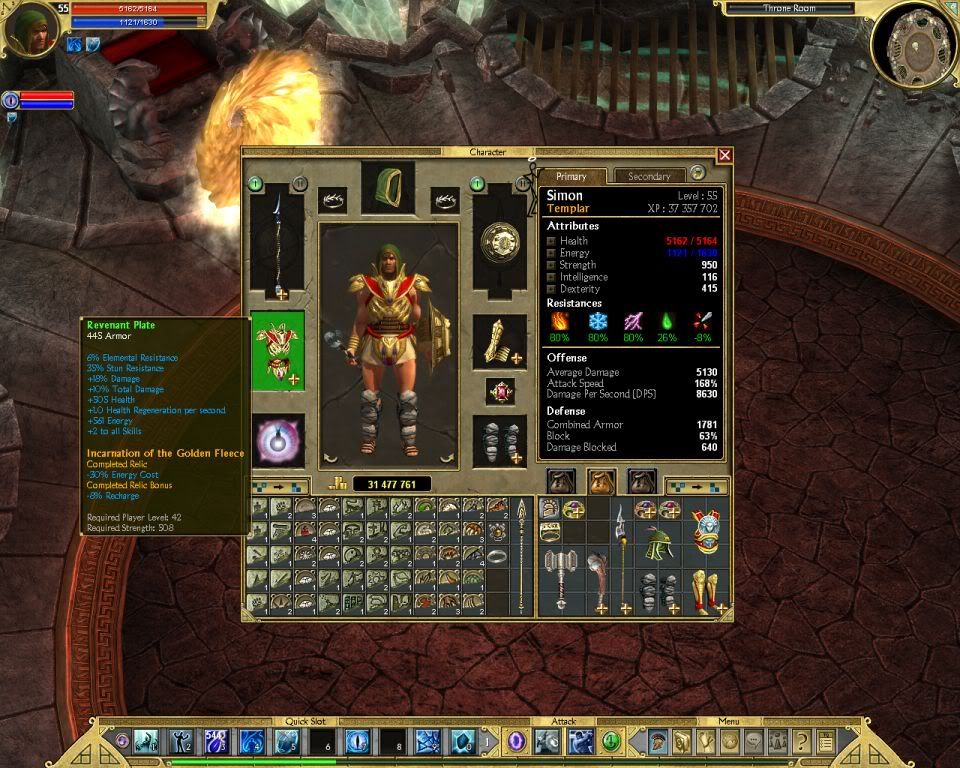Switch to the Secondary stats tab
The height and width of the screenshot is (768, 960).
[649, 176]
